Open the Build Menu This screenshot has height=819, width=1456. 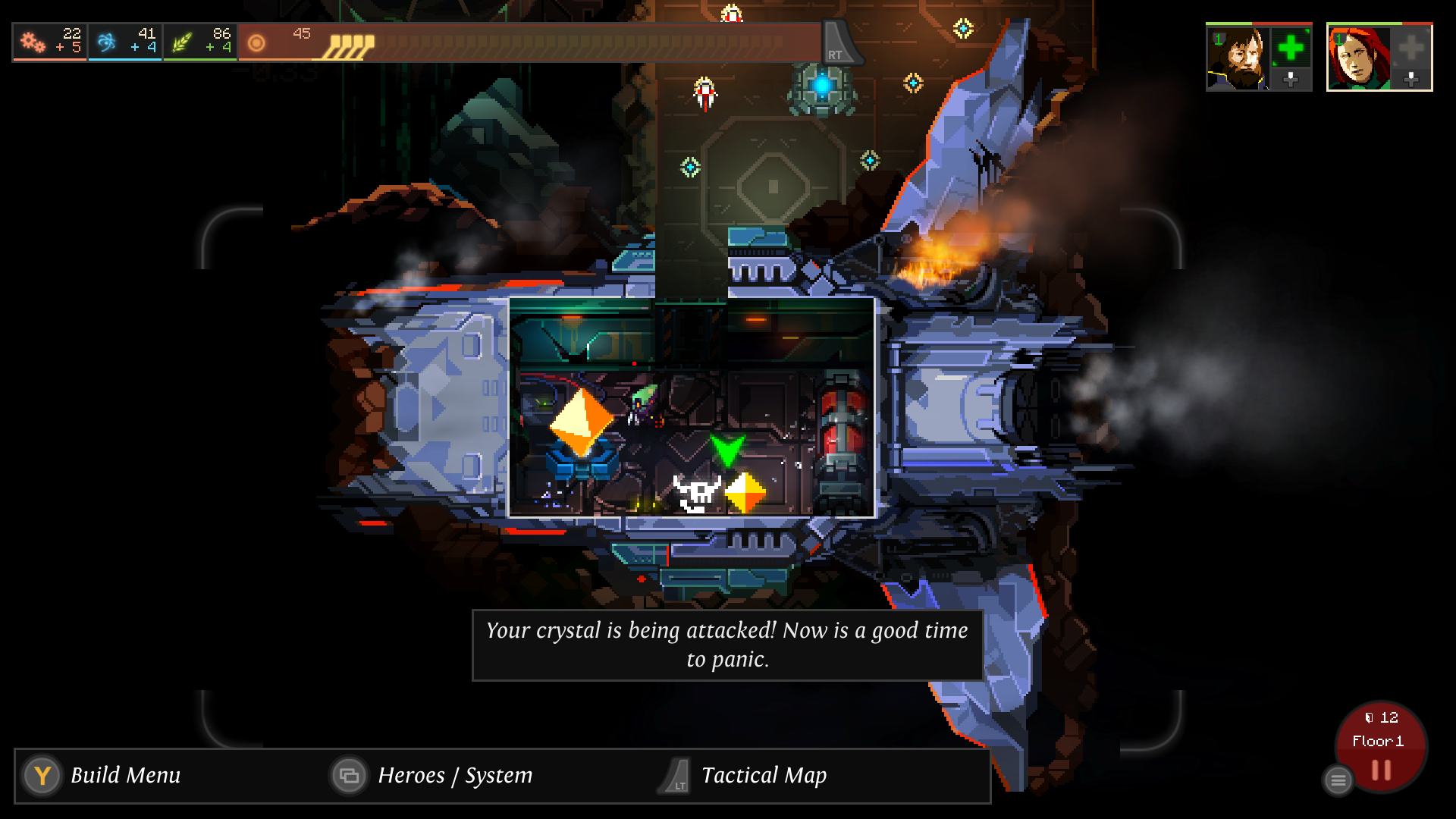(126, 776)
